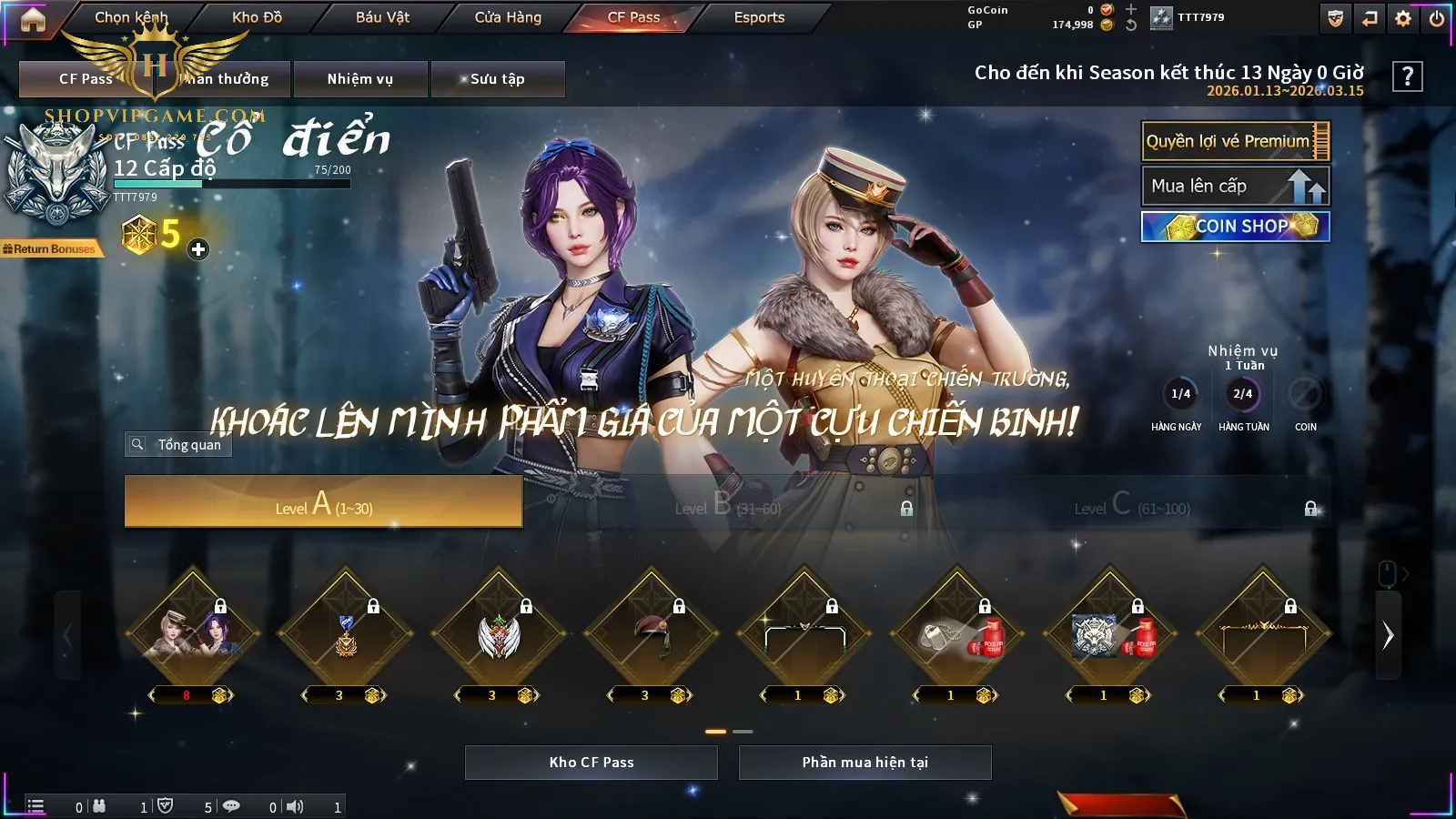Select the two-characters reward tile
The height and width of the screenshot is (819, 1456).
192,634
